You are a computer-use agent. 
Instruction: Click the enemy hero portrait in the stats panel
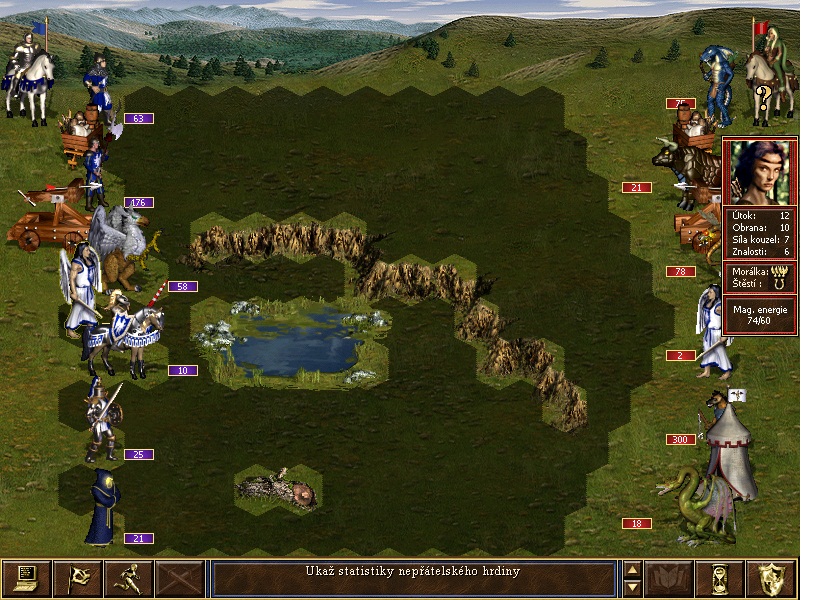pyautogui.click(x=760, y=172)
